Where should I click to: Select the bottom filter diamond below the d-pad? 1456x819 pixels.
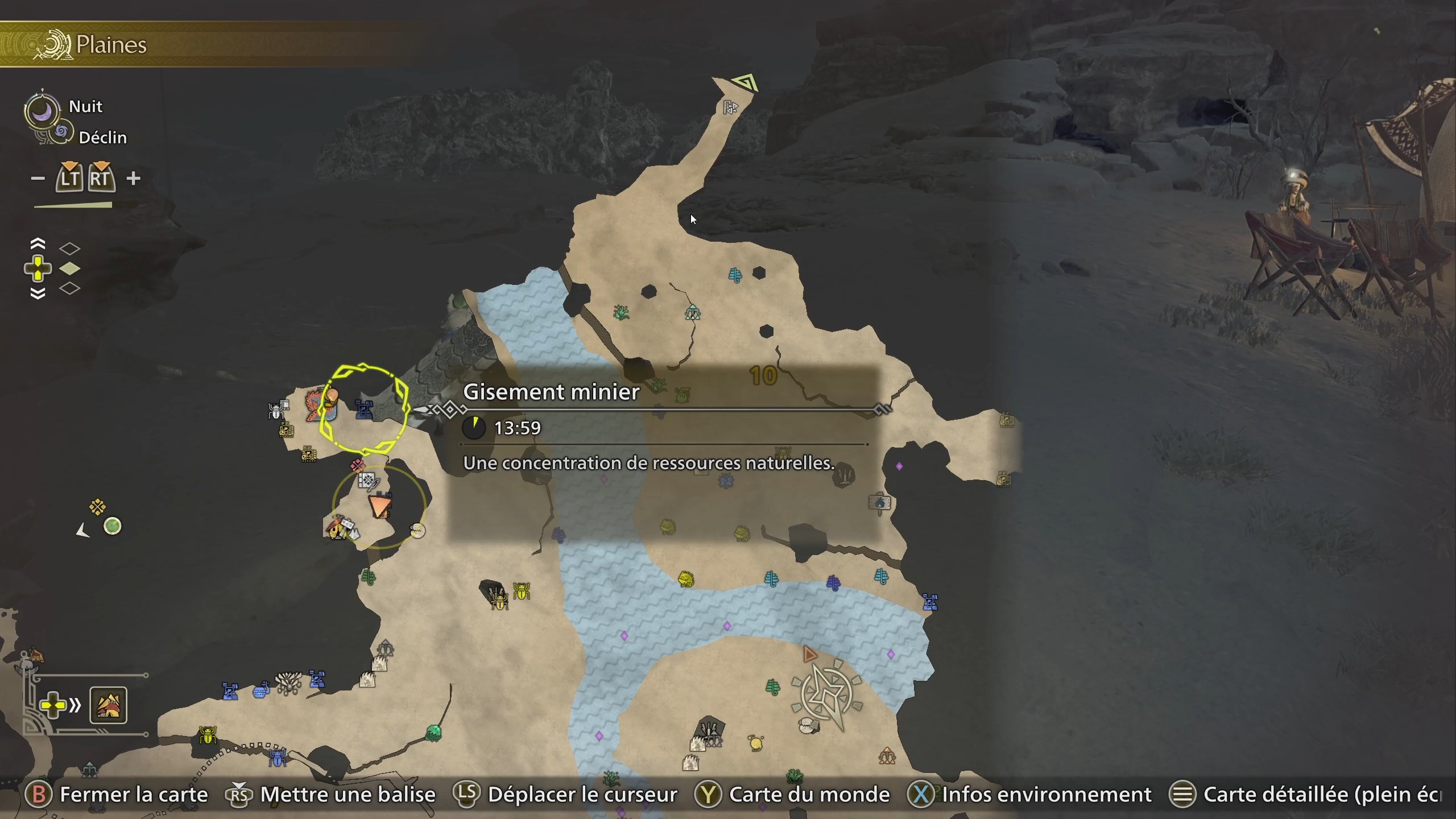[x=70, y=289]
